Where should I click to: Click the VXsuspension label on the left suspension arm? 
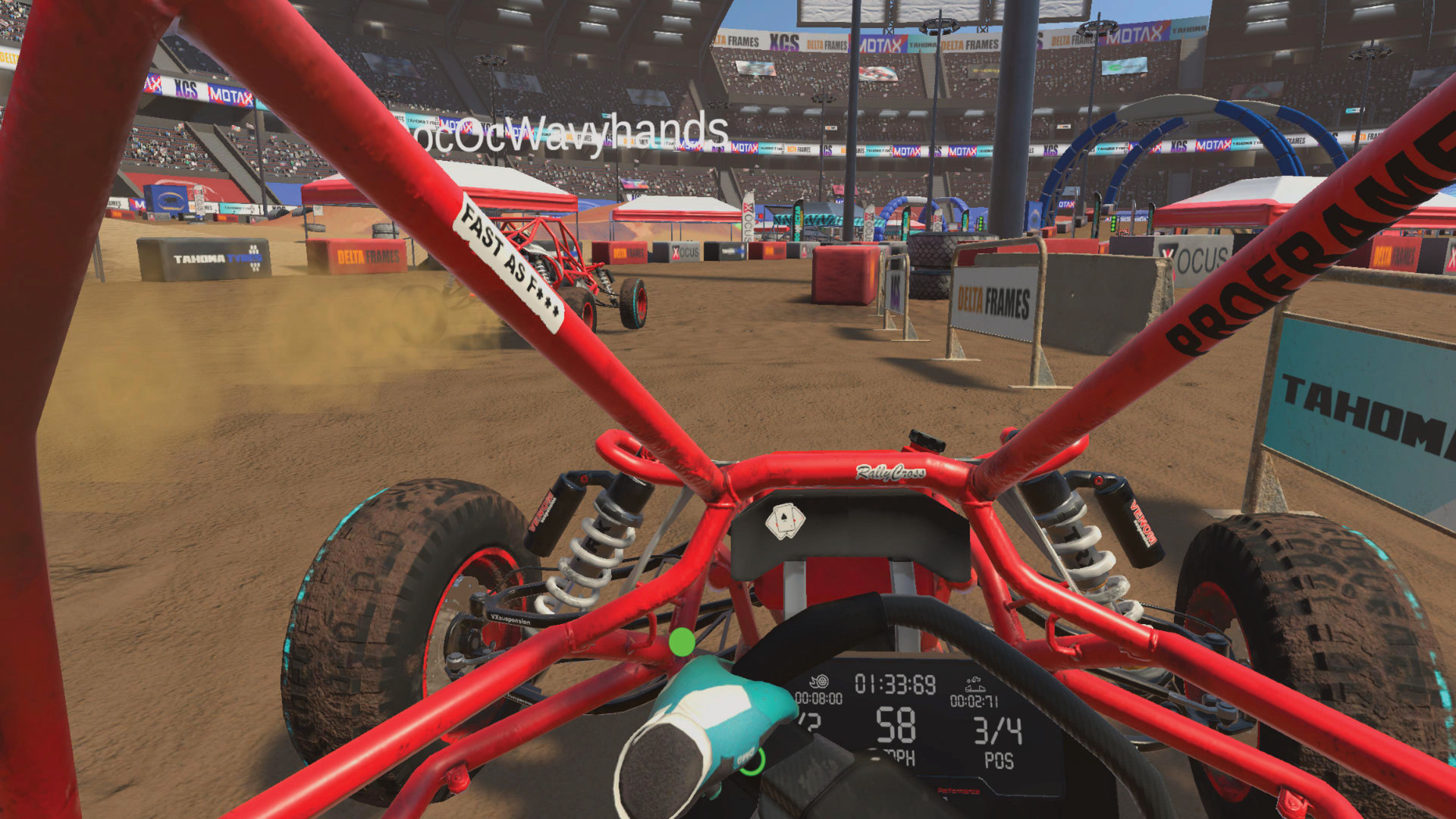click(513, 620)
